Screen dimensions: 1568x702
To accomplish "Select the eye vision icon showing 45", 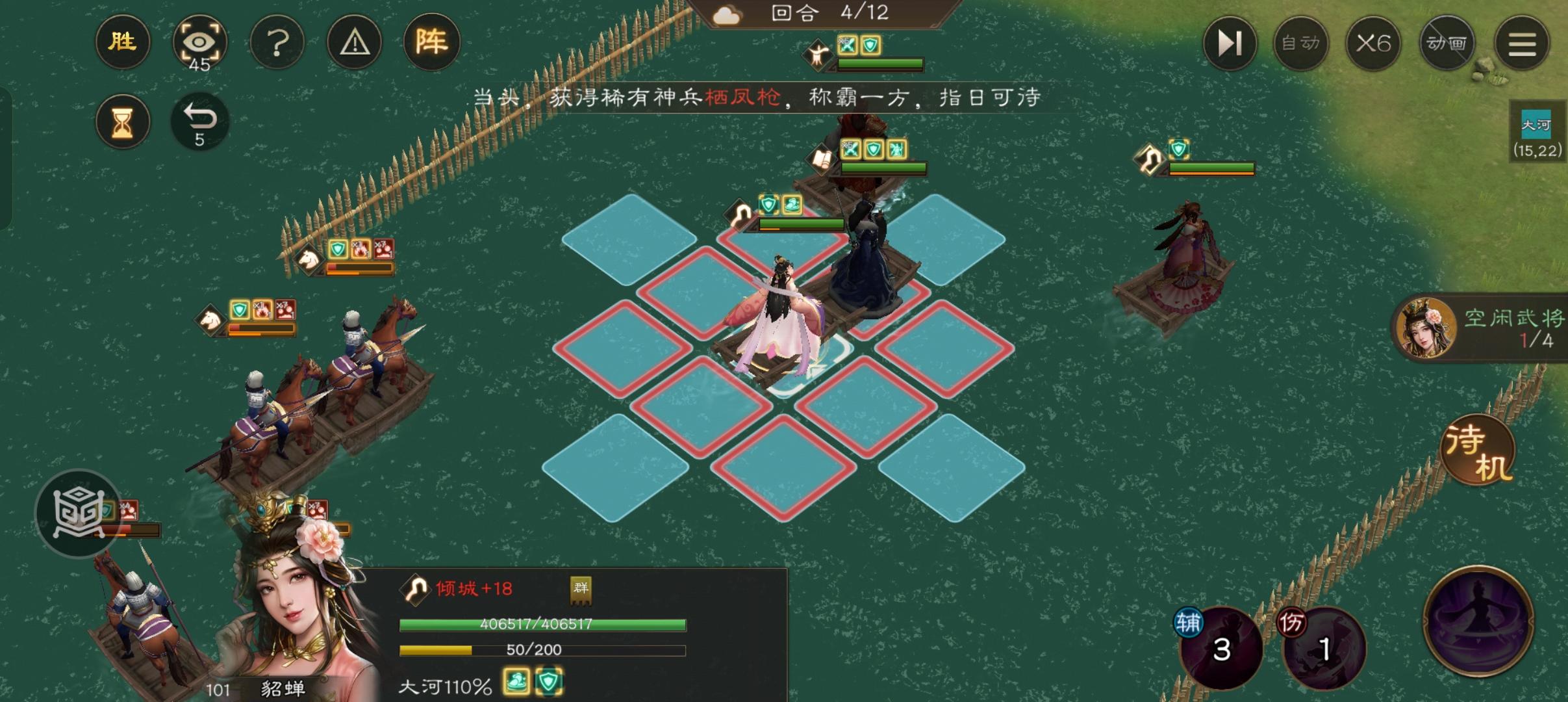I will tap(199, 42).
